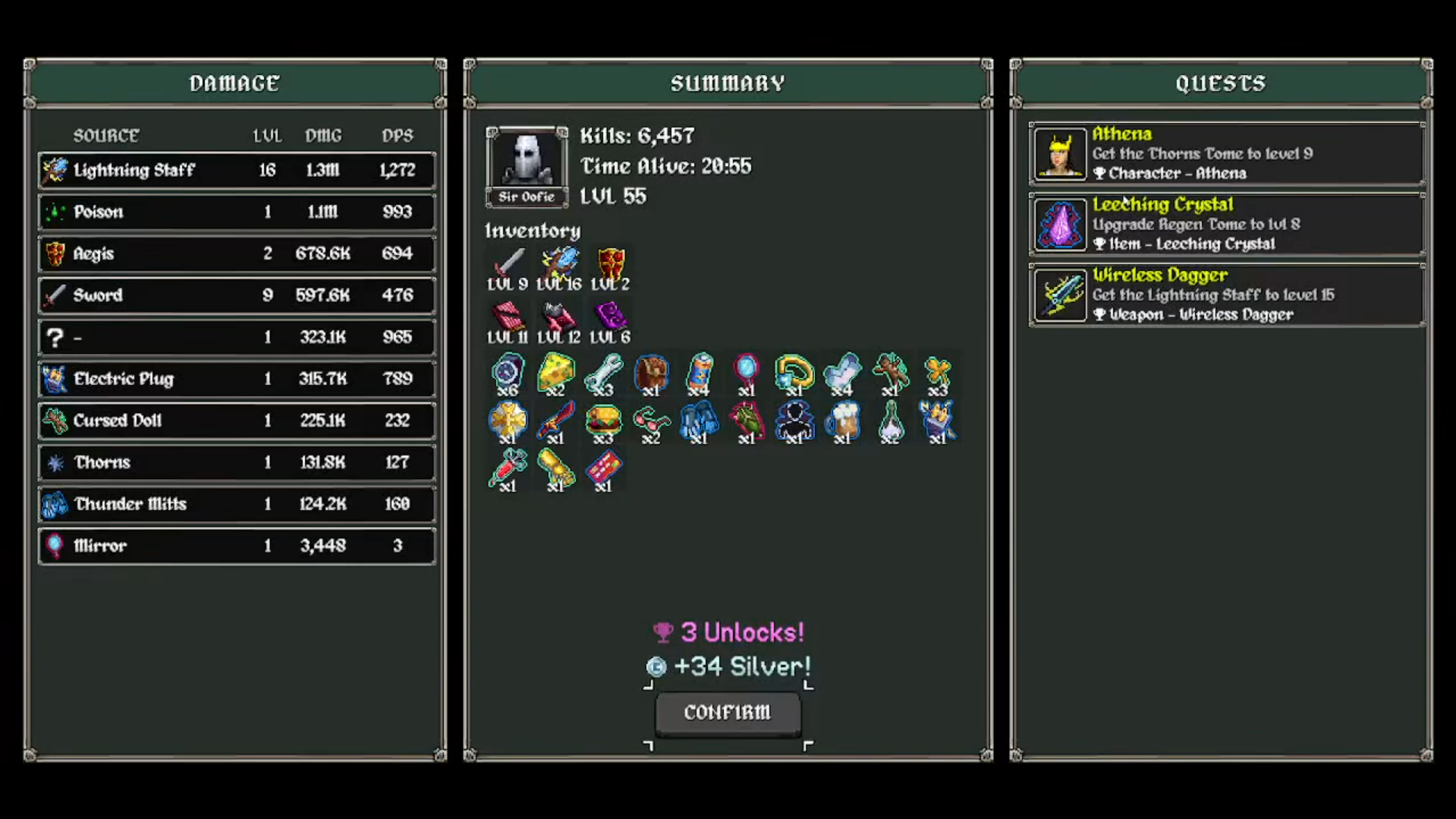Select the Mirror damage row
This screenshot has height=819, width=1456.
click(x=237, y=546)
